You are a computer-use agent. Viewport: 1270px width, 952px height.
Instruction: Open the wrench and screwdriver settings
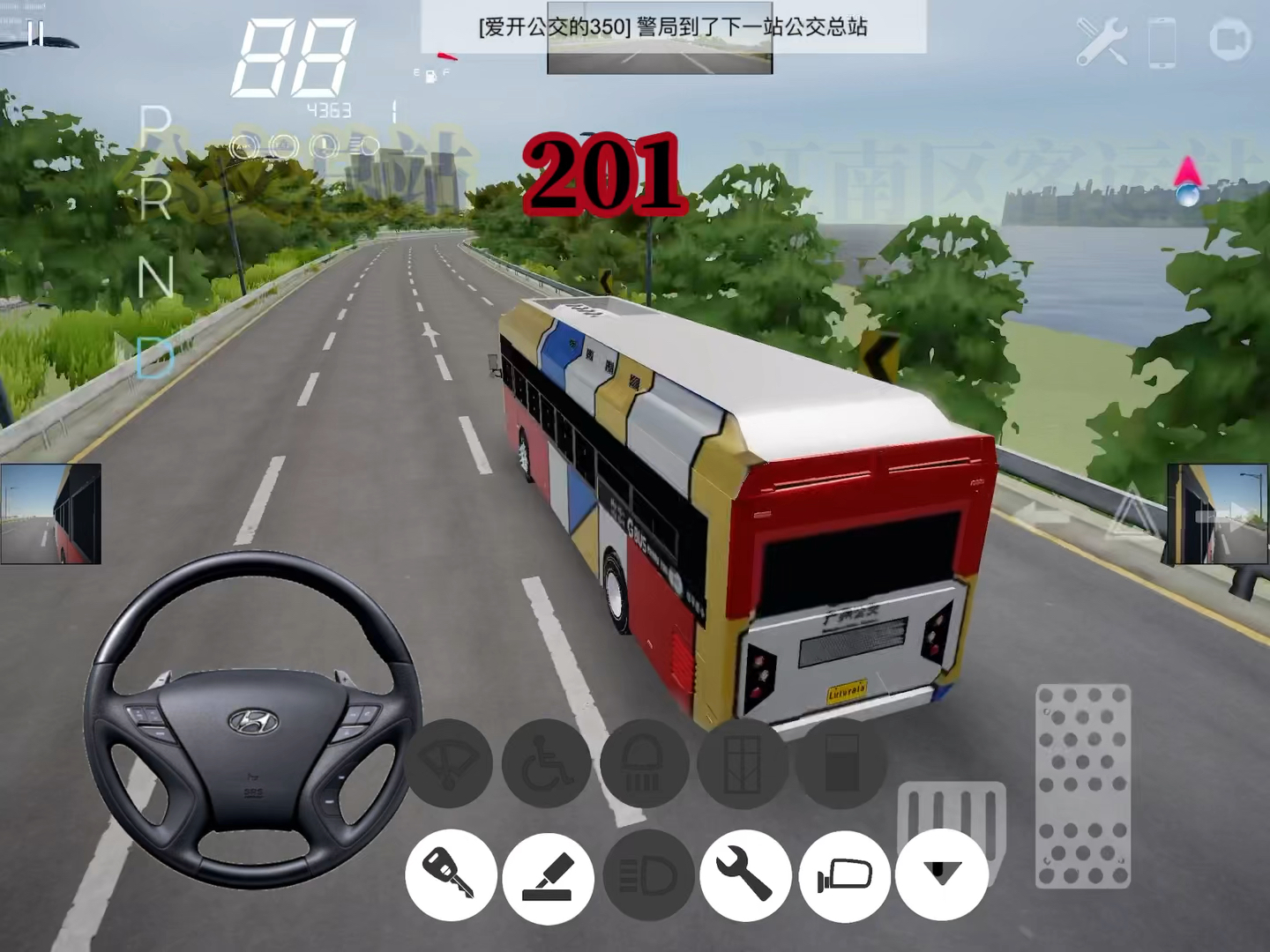tap(1102, 41)
